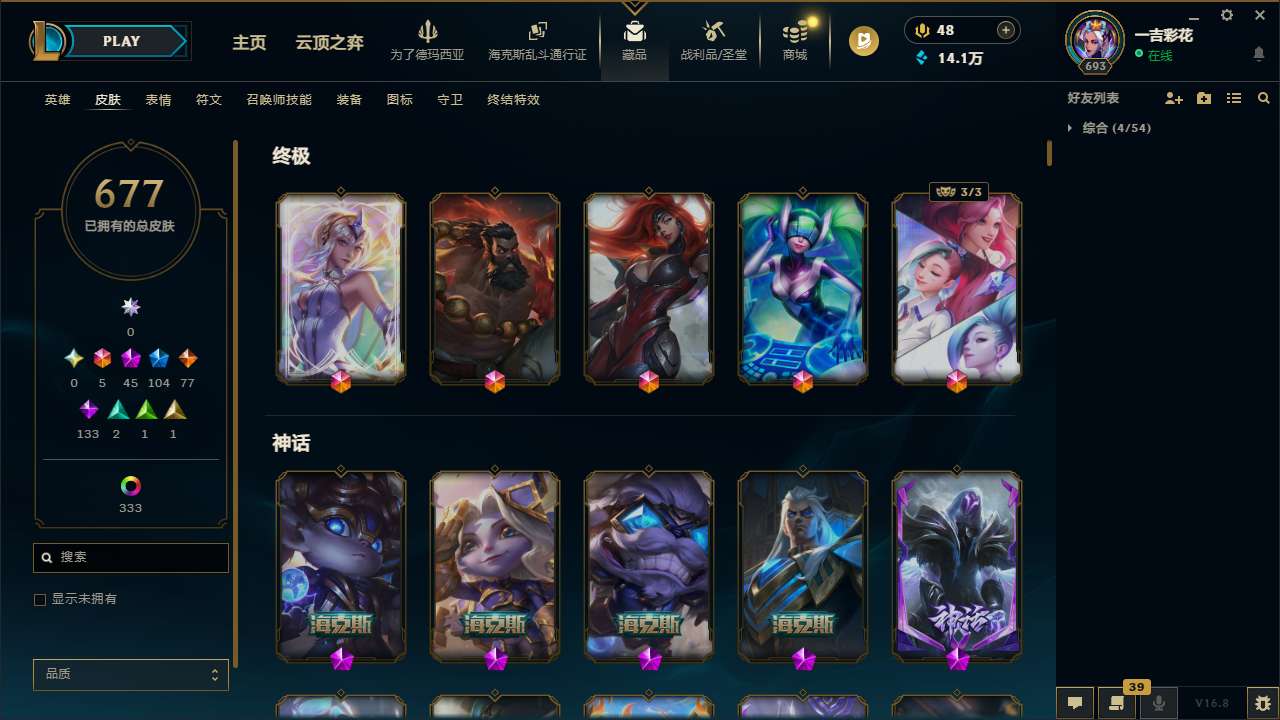The width and height of the screenshot is (1280, 720).
Task: Open the 海克斯乱斗通行证 pass icon
Action: (x=537, y=33)
